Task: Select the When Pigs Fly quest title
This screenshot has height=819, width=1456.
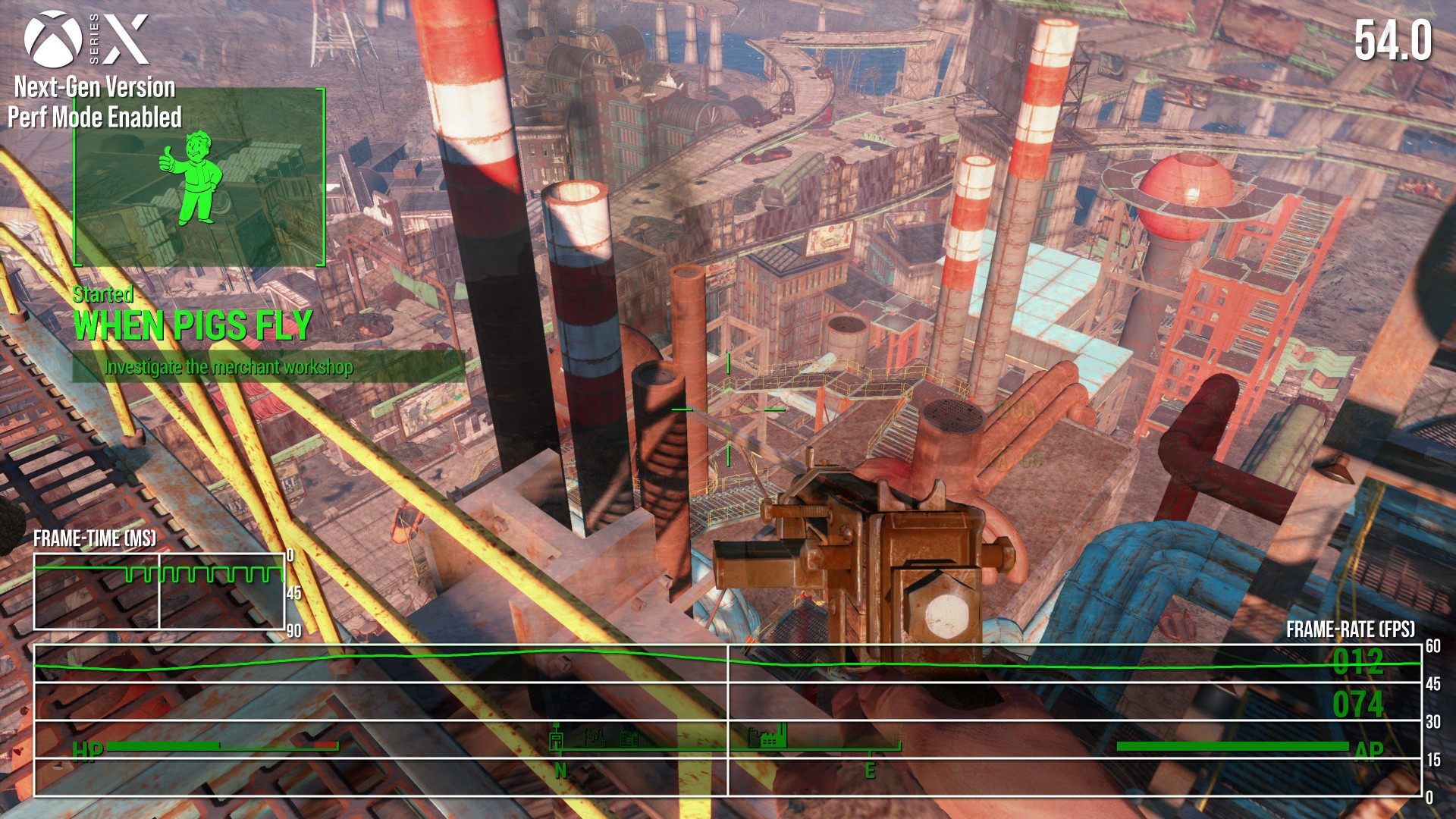Action: click(193, 326)
